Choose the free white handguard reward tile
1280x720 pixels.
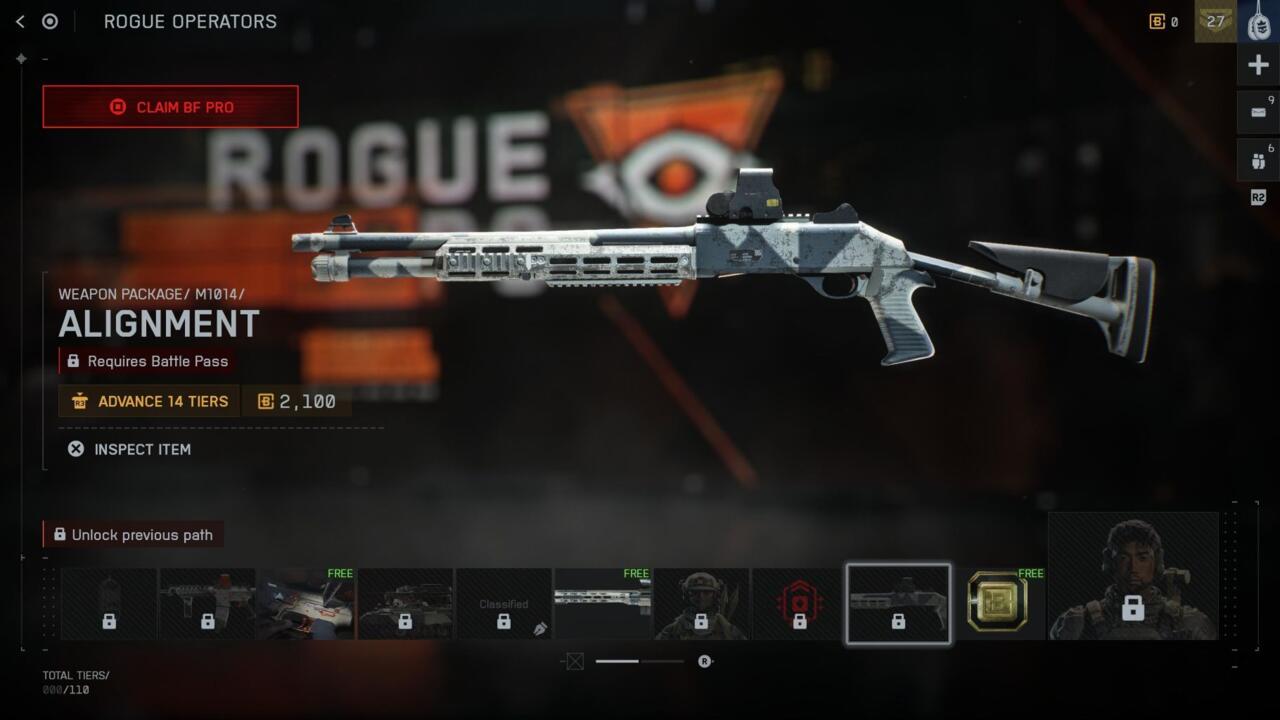602,604
